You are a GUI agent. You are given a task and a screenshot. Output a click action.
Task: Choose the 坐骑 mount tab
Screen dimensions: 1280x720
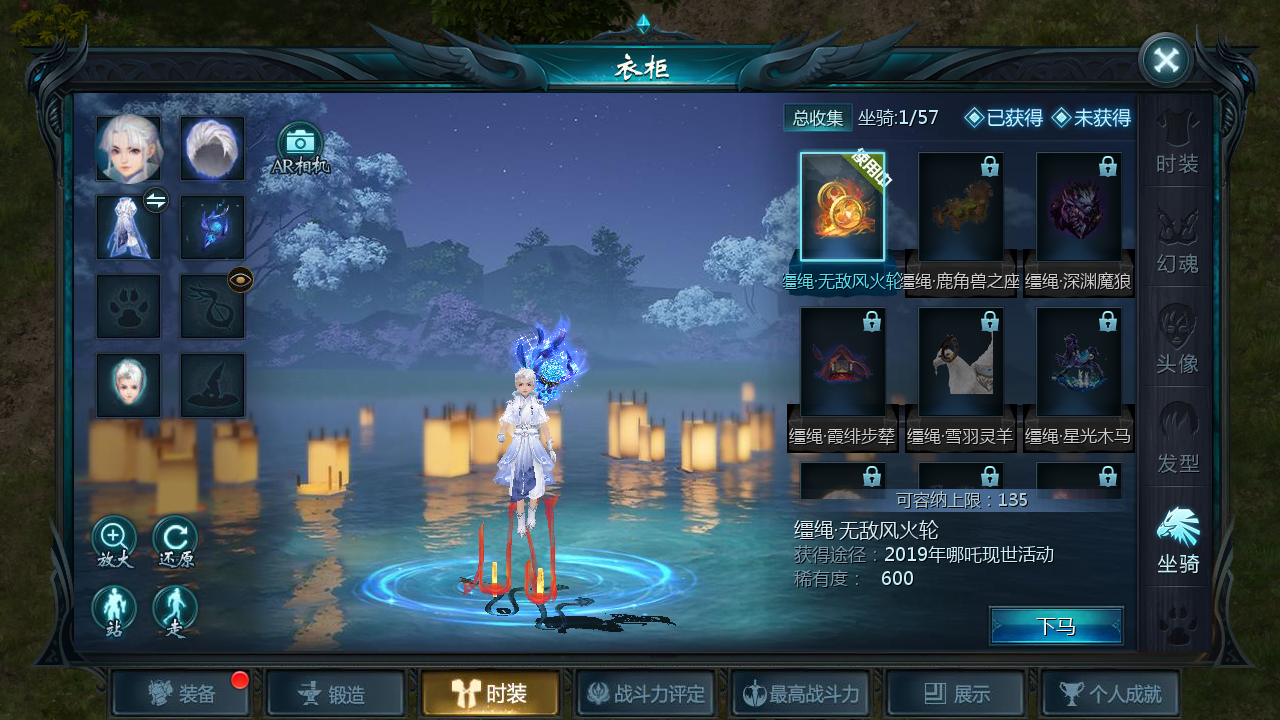(1177, 541)
